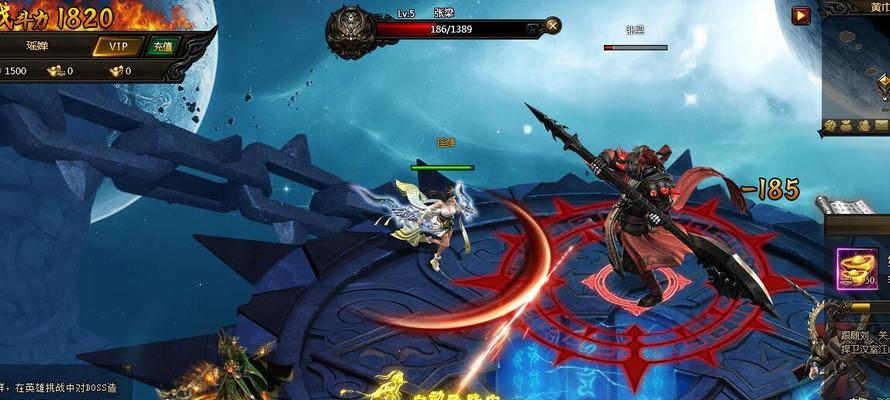Screen dimensions: 890x400
Task: Close the boss target frame
Action: tap(553, 26)
